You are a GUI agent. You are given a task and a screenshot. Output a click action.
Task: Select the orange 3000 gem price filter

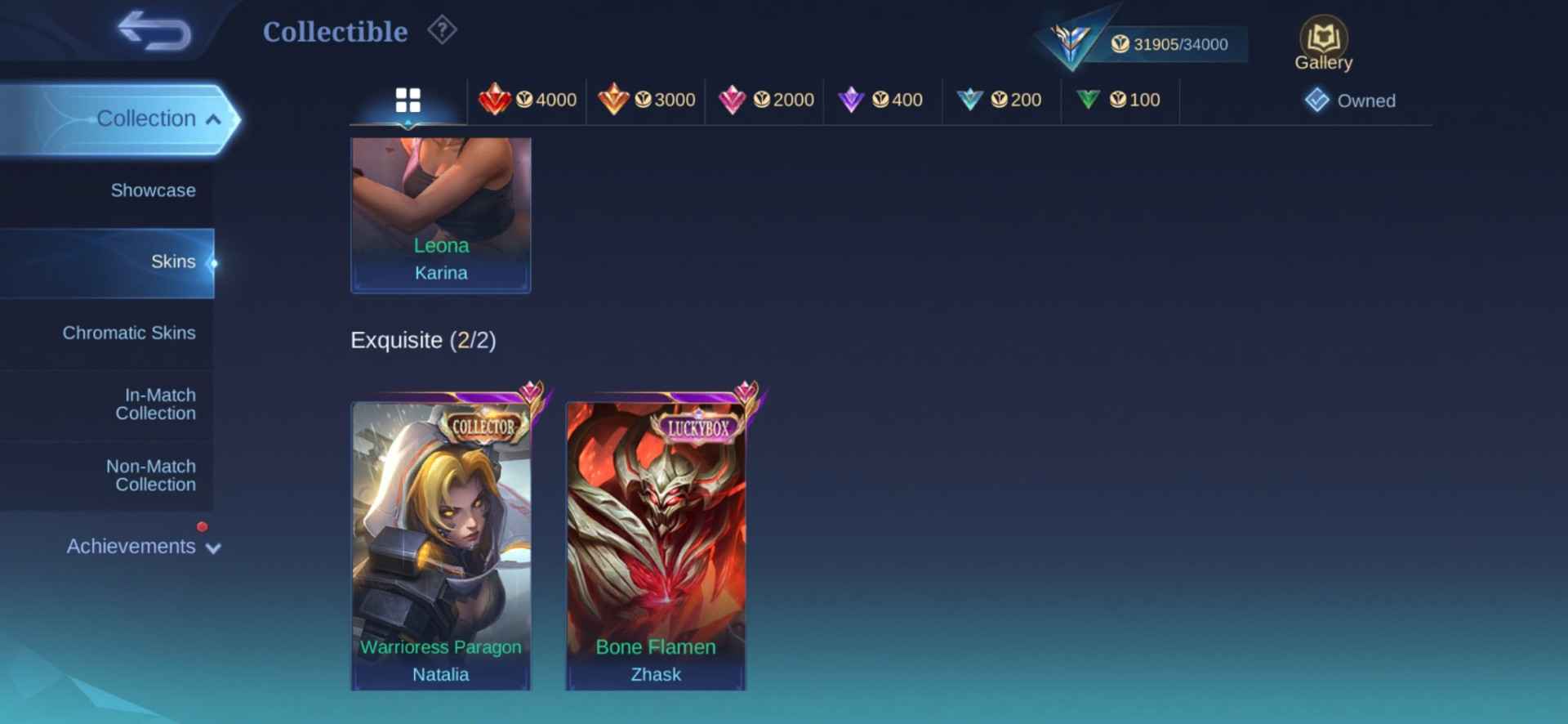point(646,100)
